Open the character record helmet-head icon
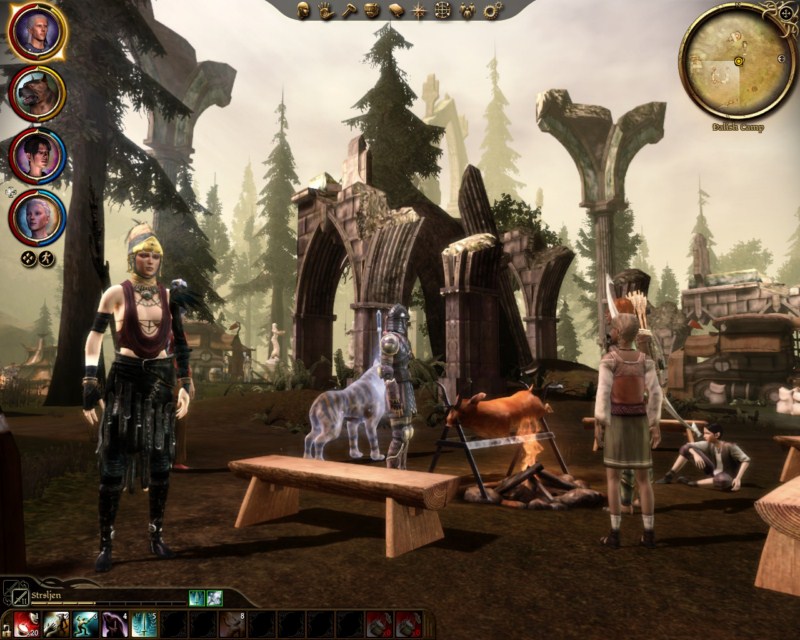The height and width of the screenshot is (640, 800). point(304,11)
